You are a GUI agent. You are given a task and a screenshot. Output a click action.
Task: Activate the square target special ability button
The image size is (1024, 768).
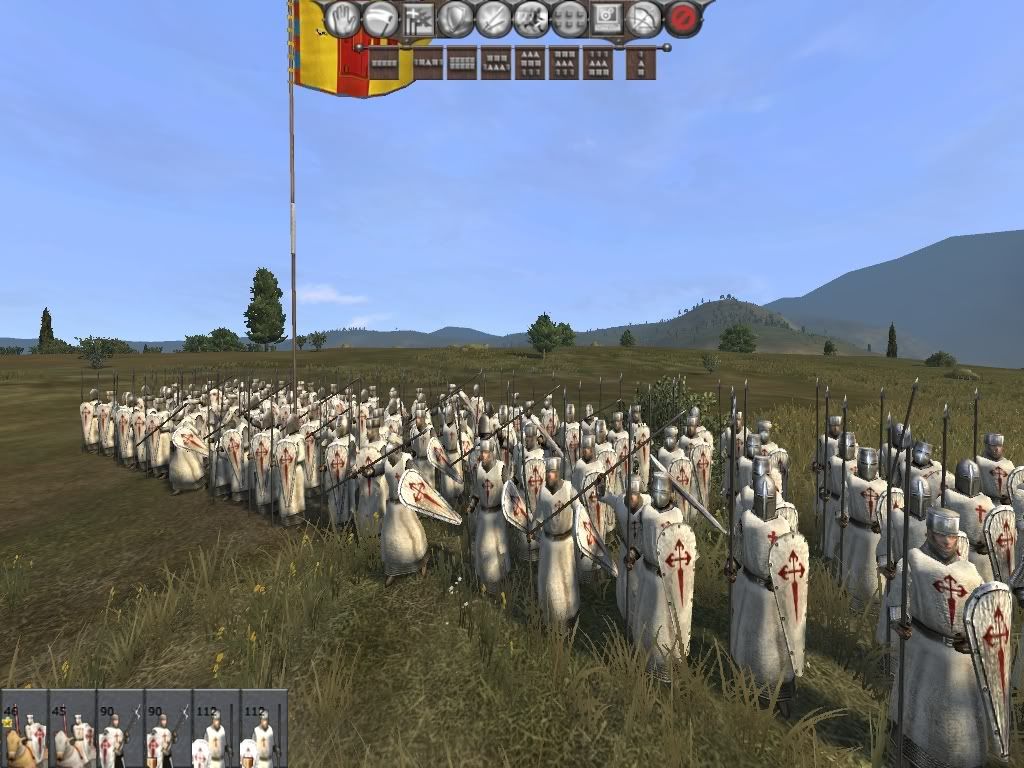click(606, 18)
